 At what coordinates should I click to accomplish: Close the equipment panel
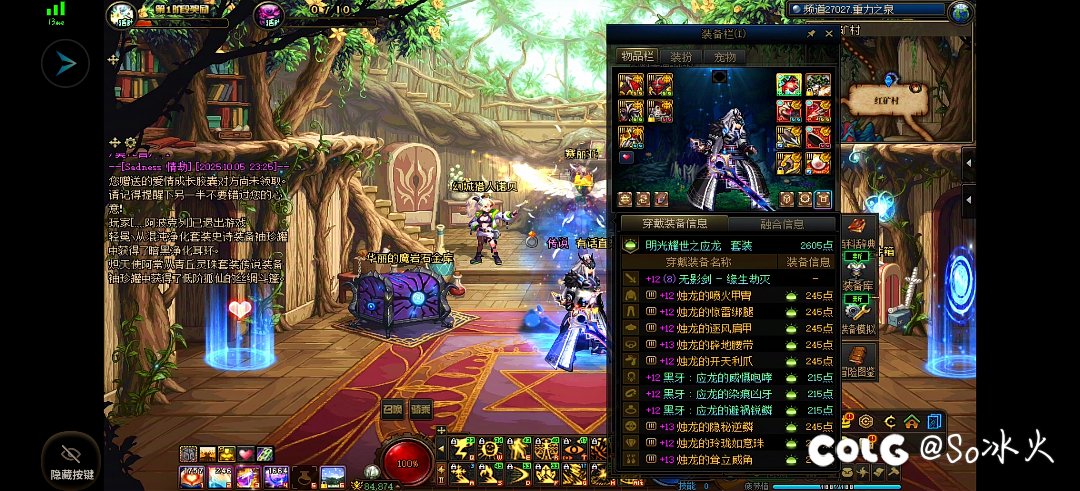(x=828, y=34)
